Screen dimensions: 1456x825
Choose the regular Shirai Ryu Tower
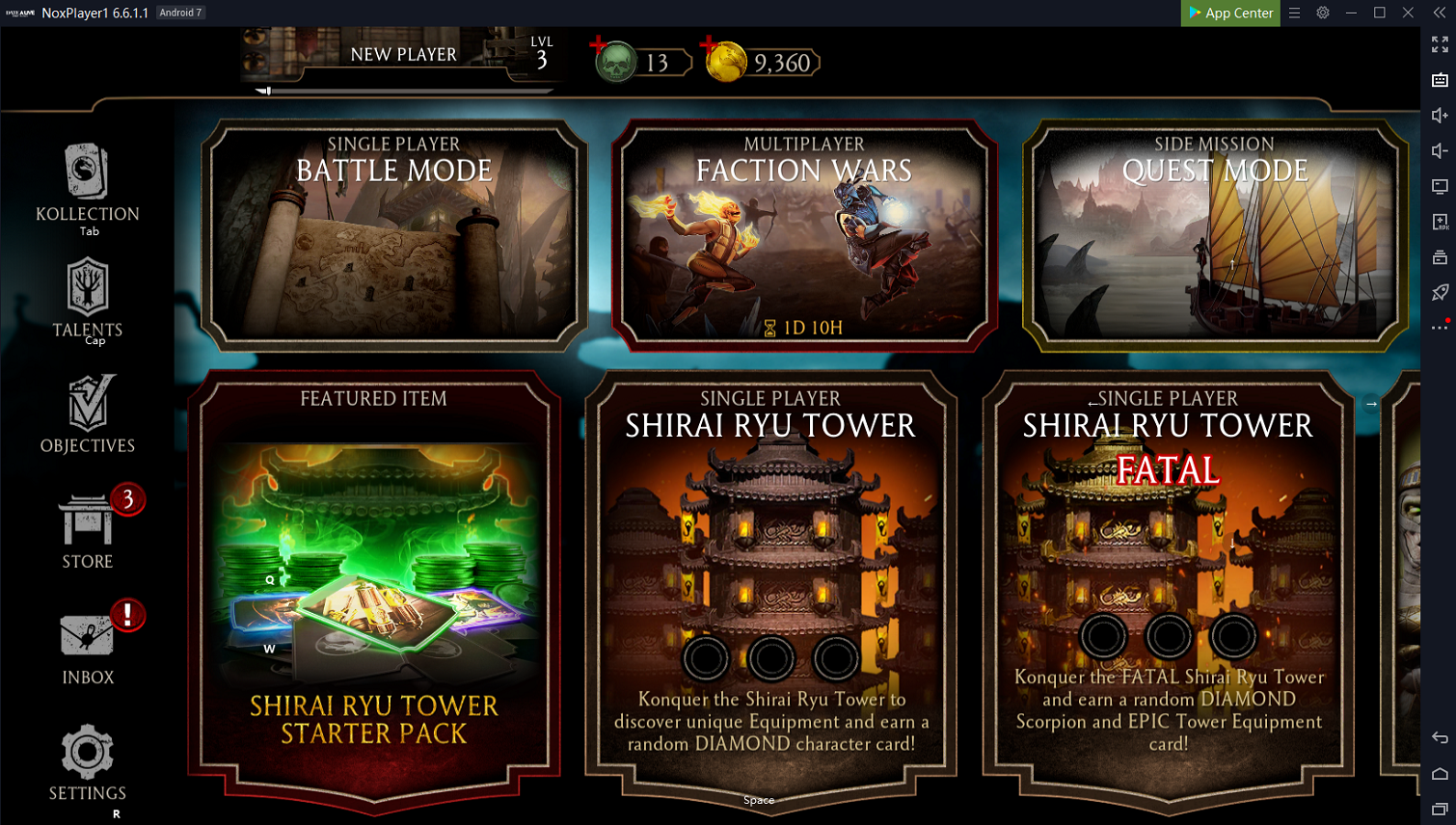point(770,588)
